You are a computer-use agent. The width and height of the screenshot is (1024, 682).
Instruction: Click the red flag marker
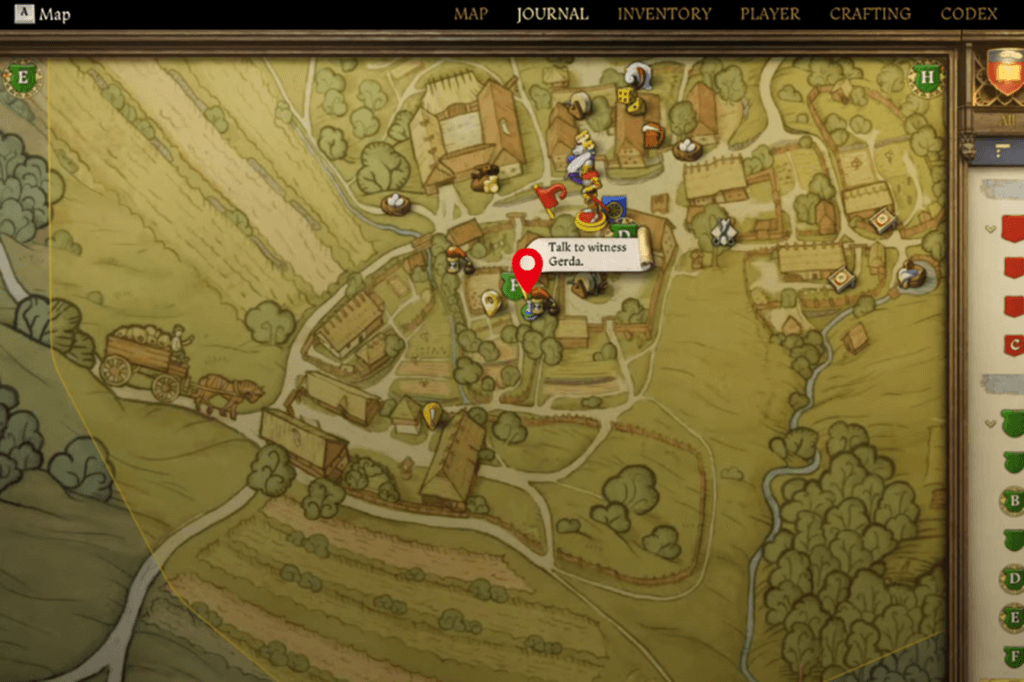[x=550, y=197]
